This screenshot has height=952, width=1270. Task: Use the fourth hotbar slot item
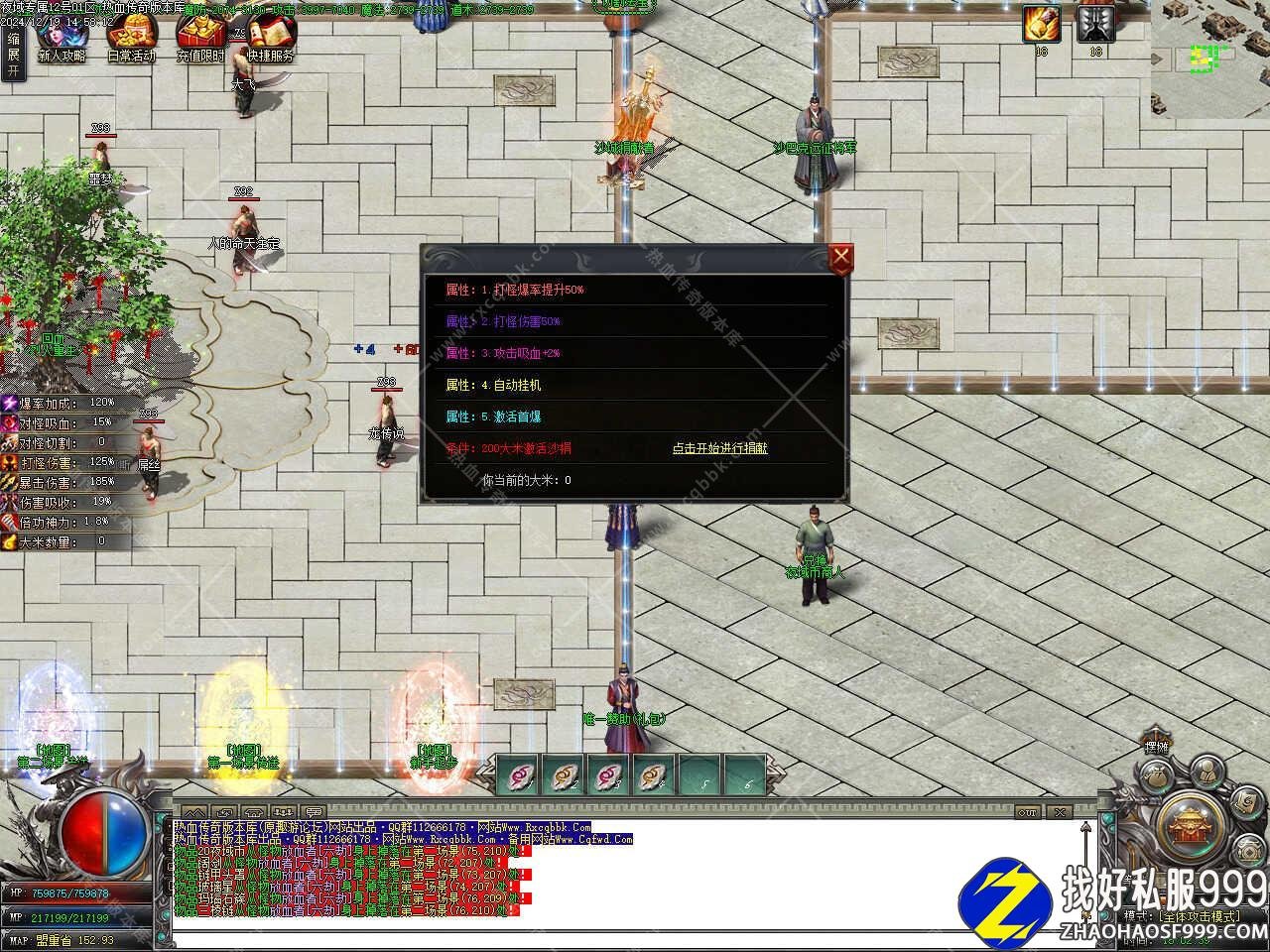[x=653, y=774]
